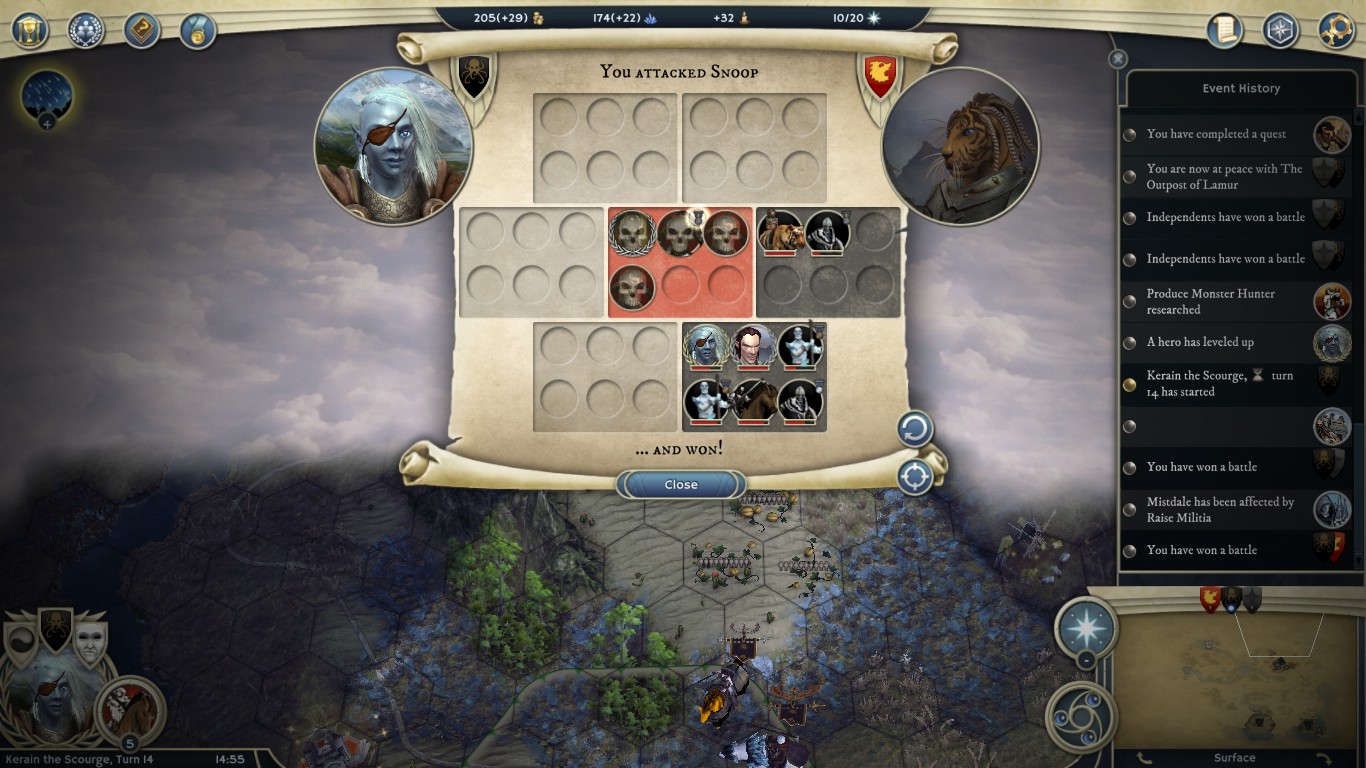Screen dimensions: 1366x768
Task: Click the crosshair locate battle button
Action: click(914, 477)
